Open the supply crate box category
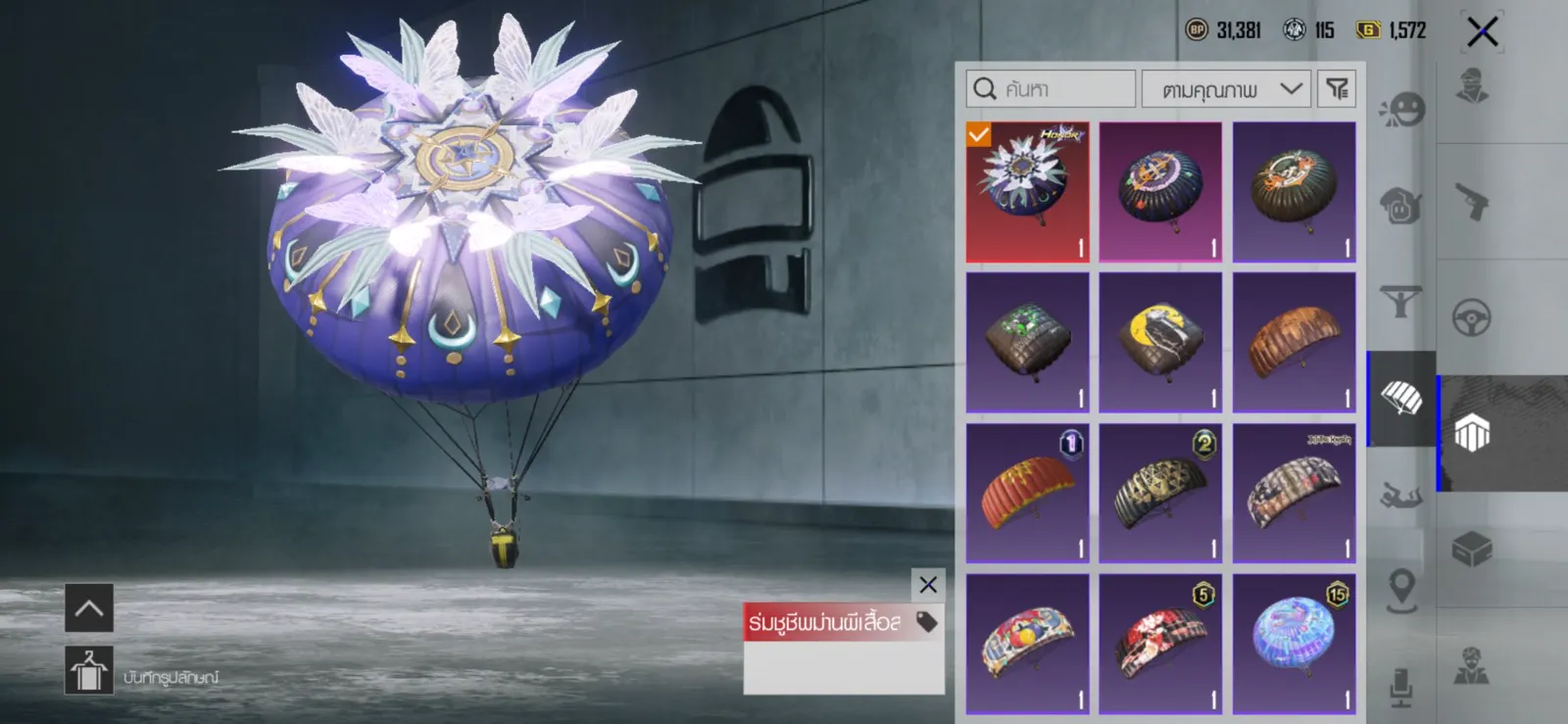1568x724 pixels. coord(1472,550)
